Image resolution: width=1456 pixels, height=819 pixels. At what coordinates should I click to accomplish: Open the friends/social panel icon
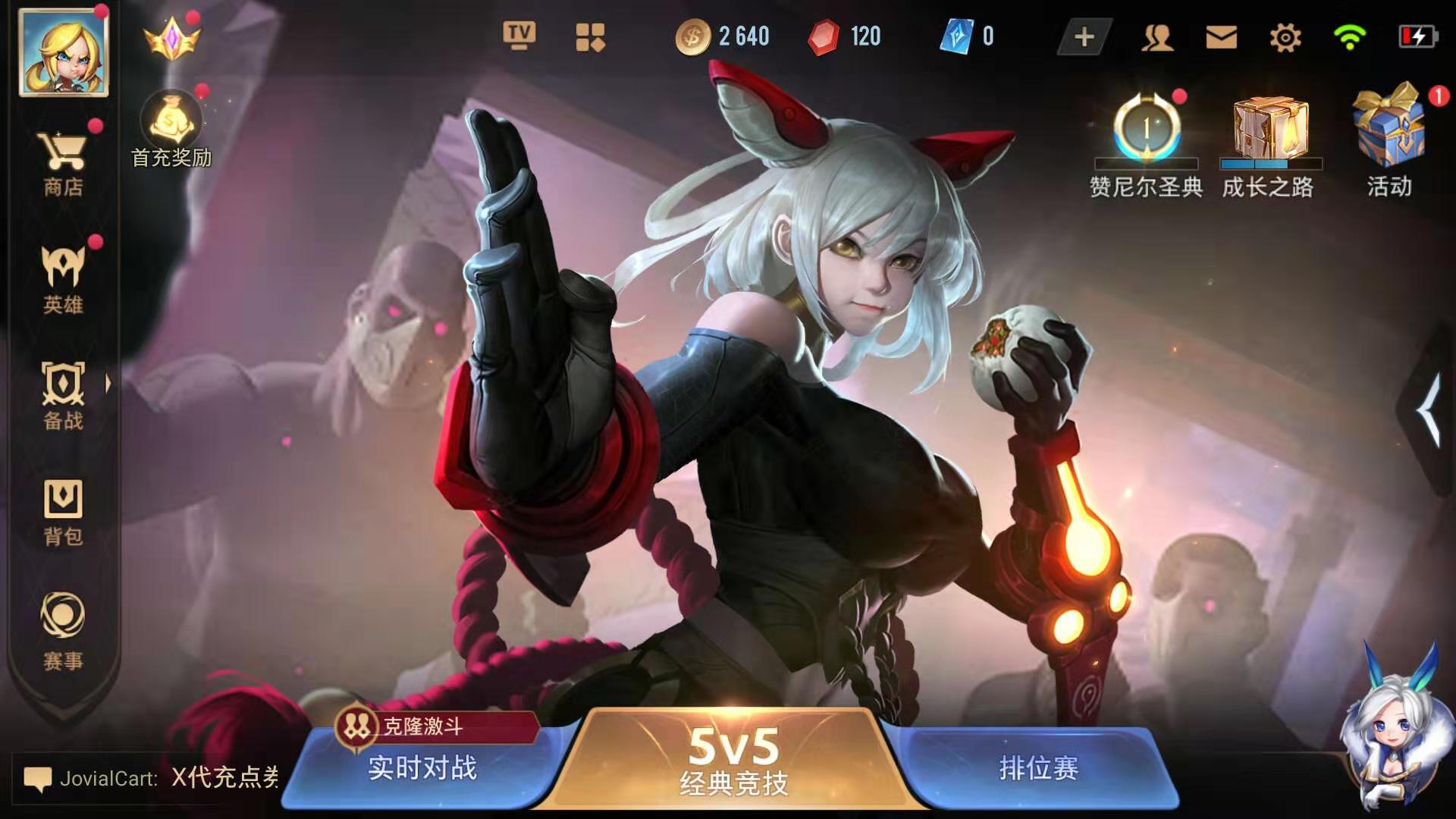[x=1156, y=35]
